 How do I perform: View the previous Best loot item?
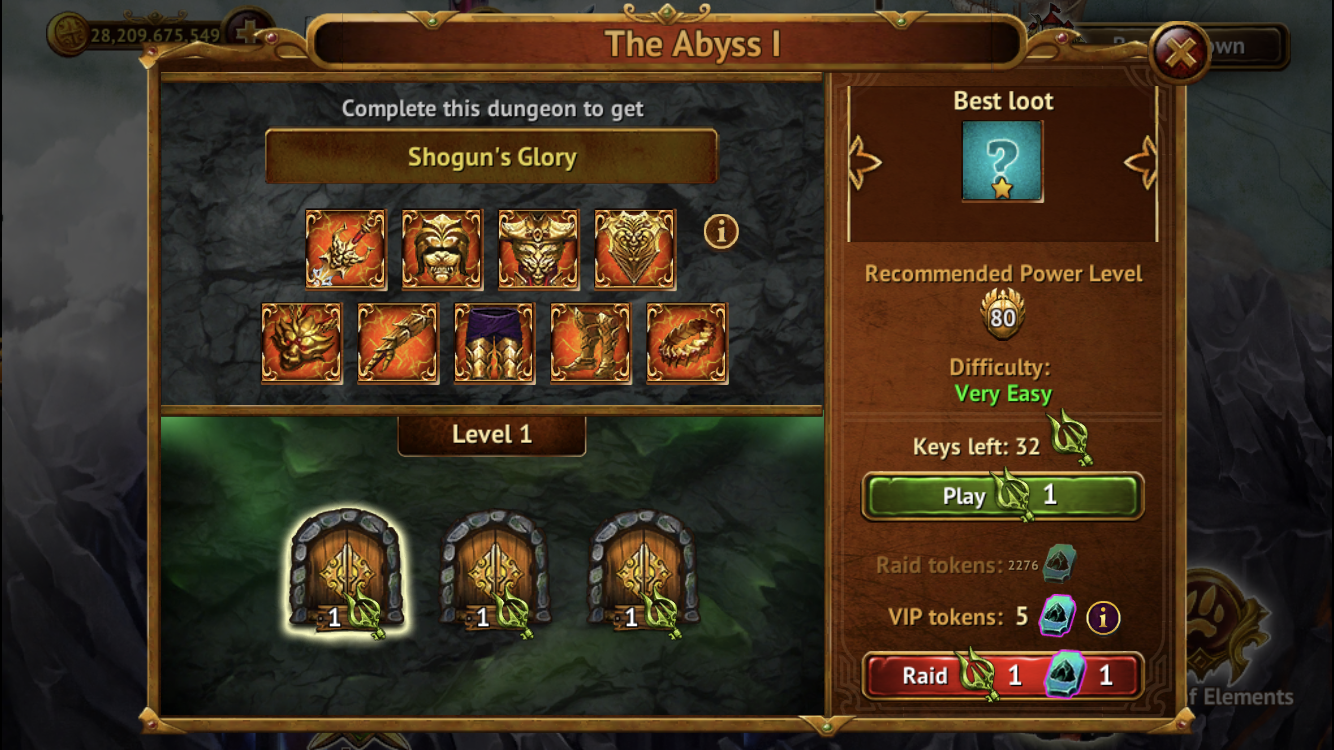(862, 162)
